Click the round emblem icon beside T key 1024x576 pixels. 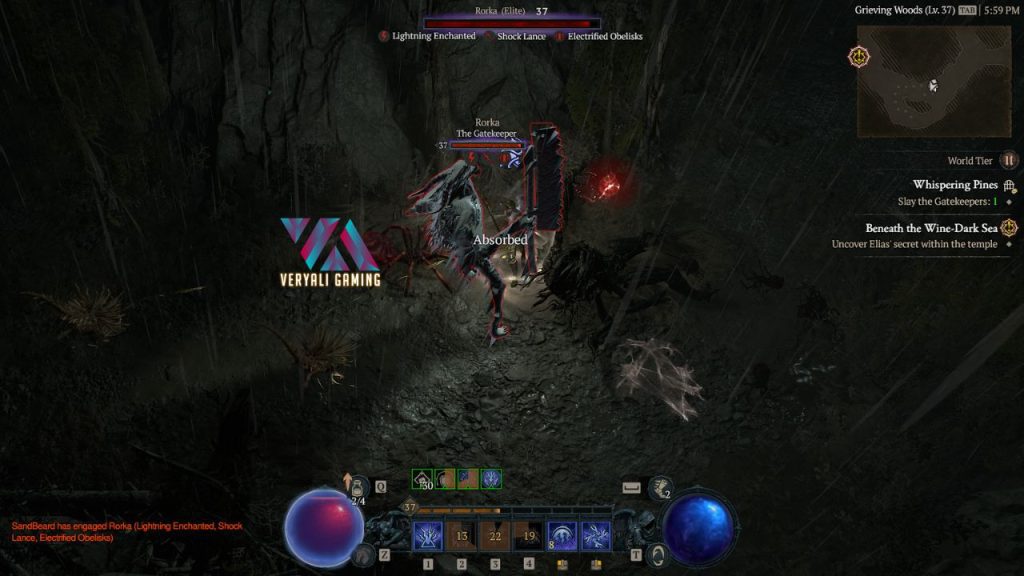656,554
